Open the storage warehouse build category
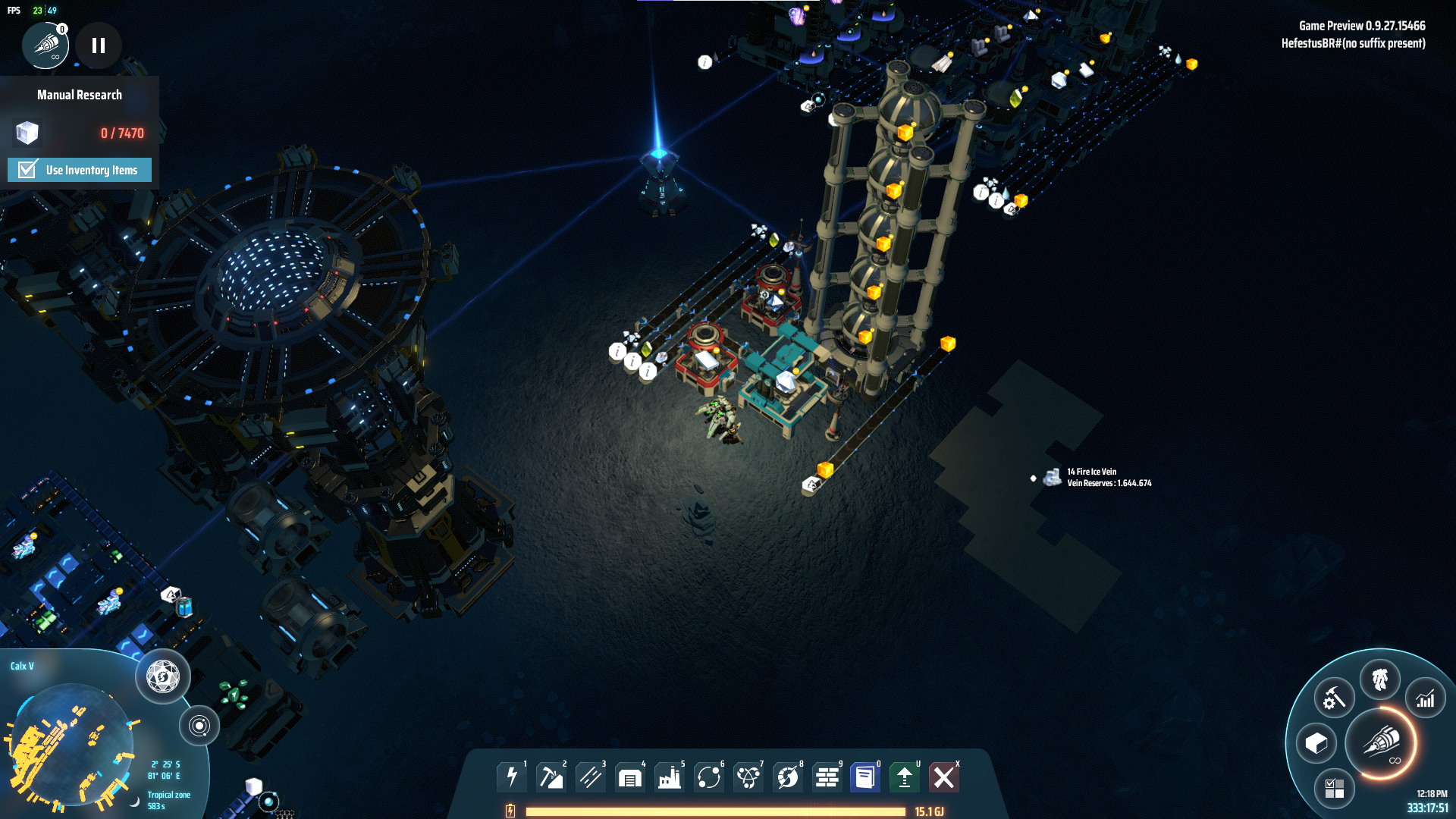Screen dimensions: 1456x819 point(630,777)
